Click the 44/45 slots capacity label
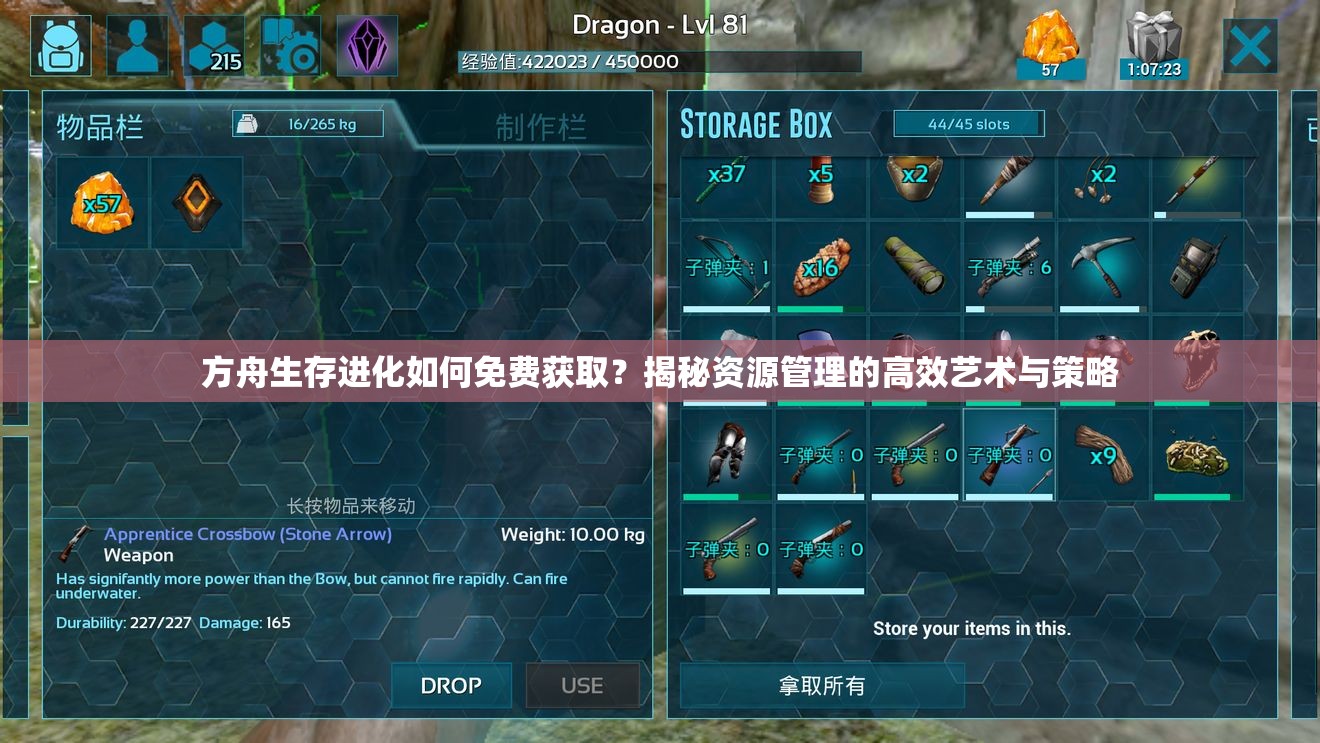1320x743 pixels. tap(967, 123)
